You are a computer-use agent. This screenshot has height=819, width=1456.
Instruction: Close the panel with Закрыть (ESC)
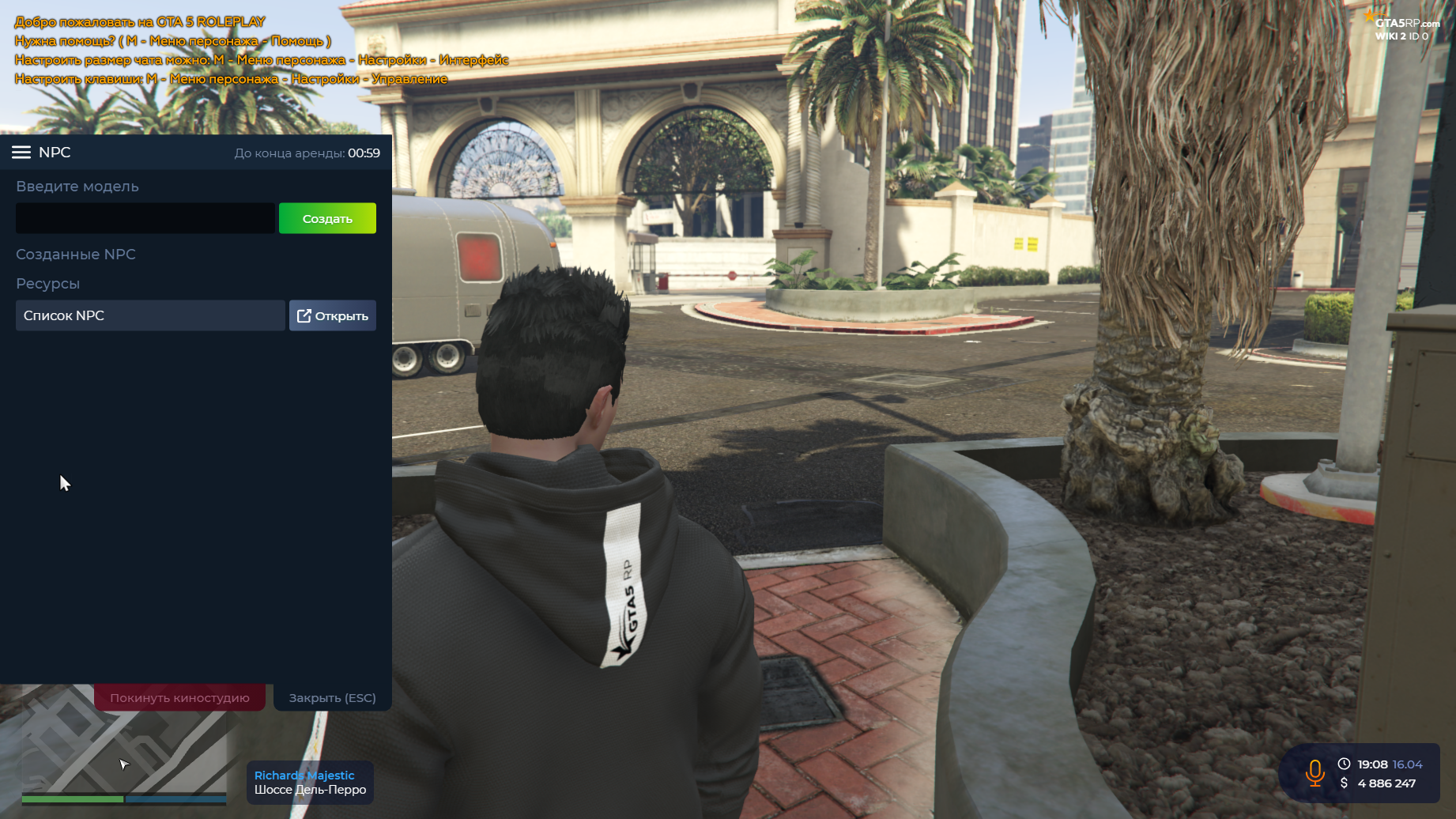(x=332, y=697)
